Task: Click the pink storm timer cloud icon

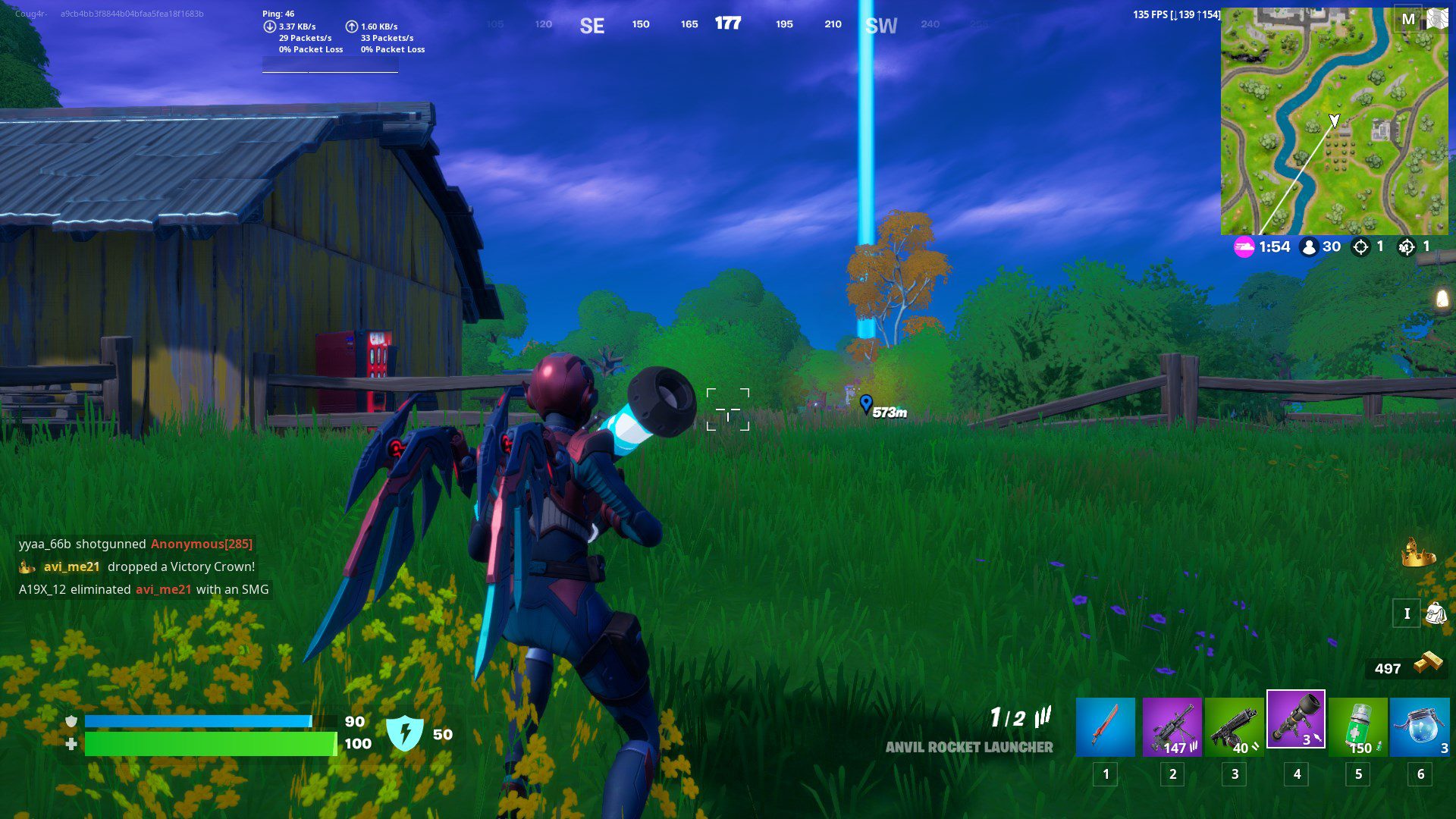Action: pos(1246,246)
